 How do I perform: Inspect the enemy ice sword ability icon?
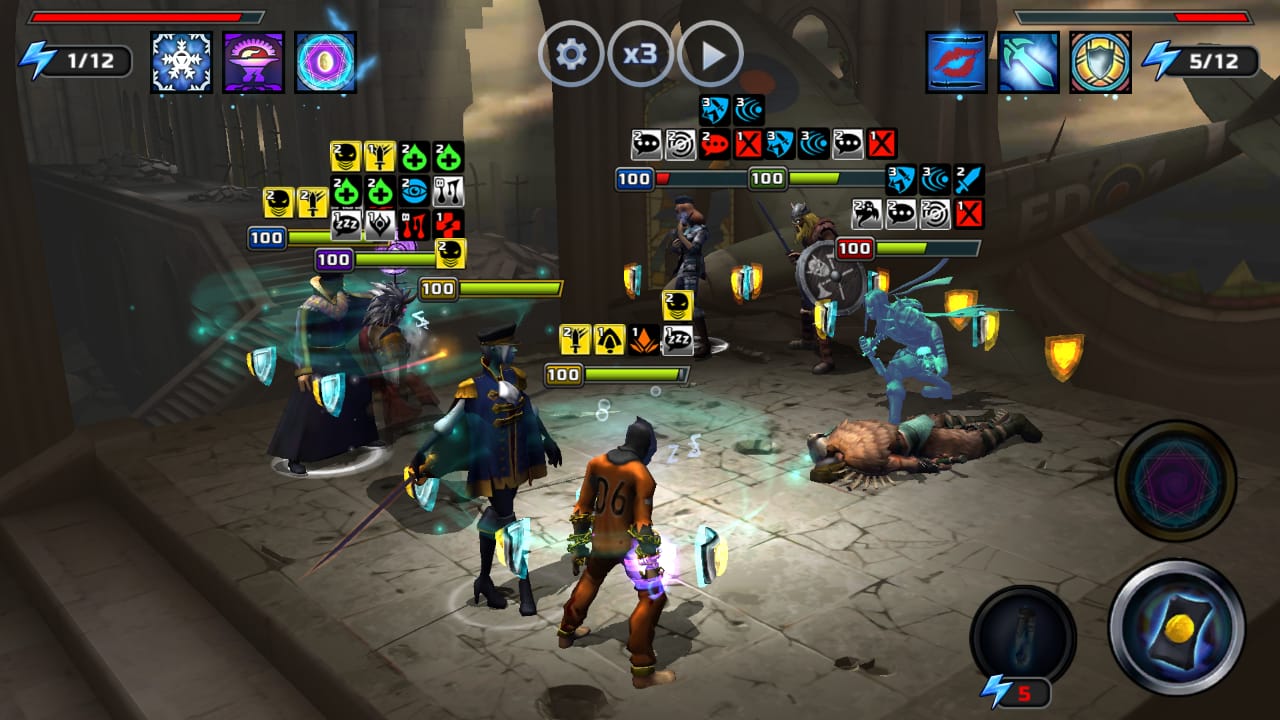[1028, 62]
